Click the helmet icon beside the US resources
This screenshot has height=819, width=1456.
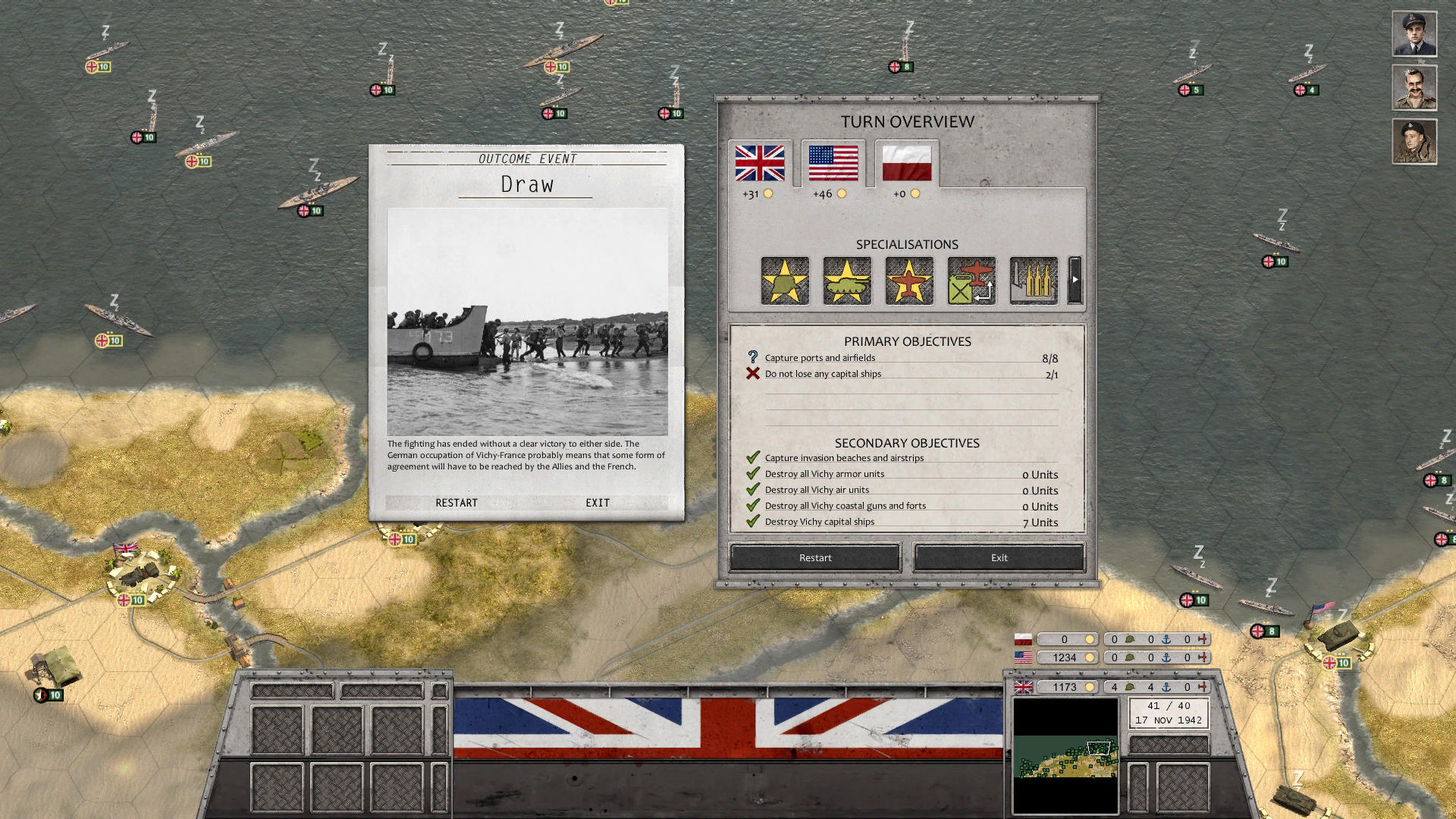tap(1129, 657)
